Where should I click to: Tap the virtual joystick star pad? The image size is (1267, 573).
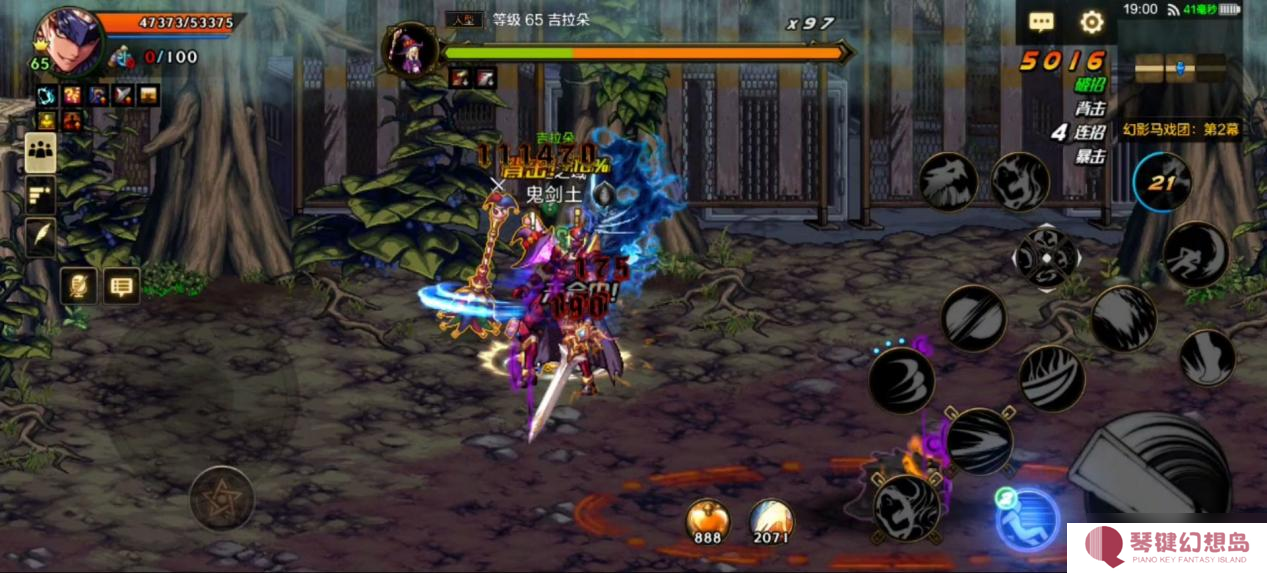click(x=221, y=497)
